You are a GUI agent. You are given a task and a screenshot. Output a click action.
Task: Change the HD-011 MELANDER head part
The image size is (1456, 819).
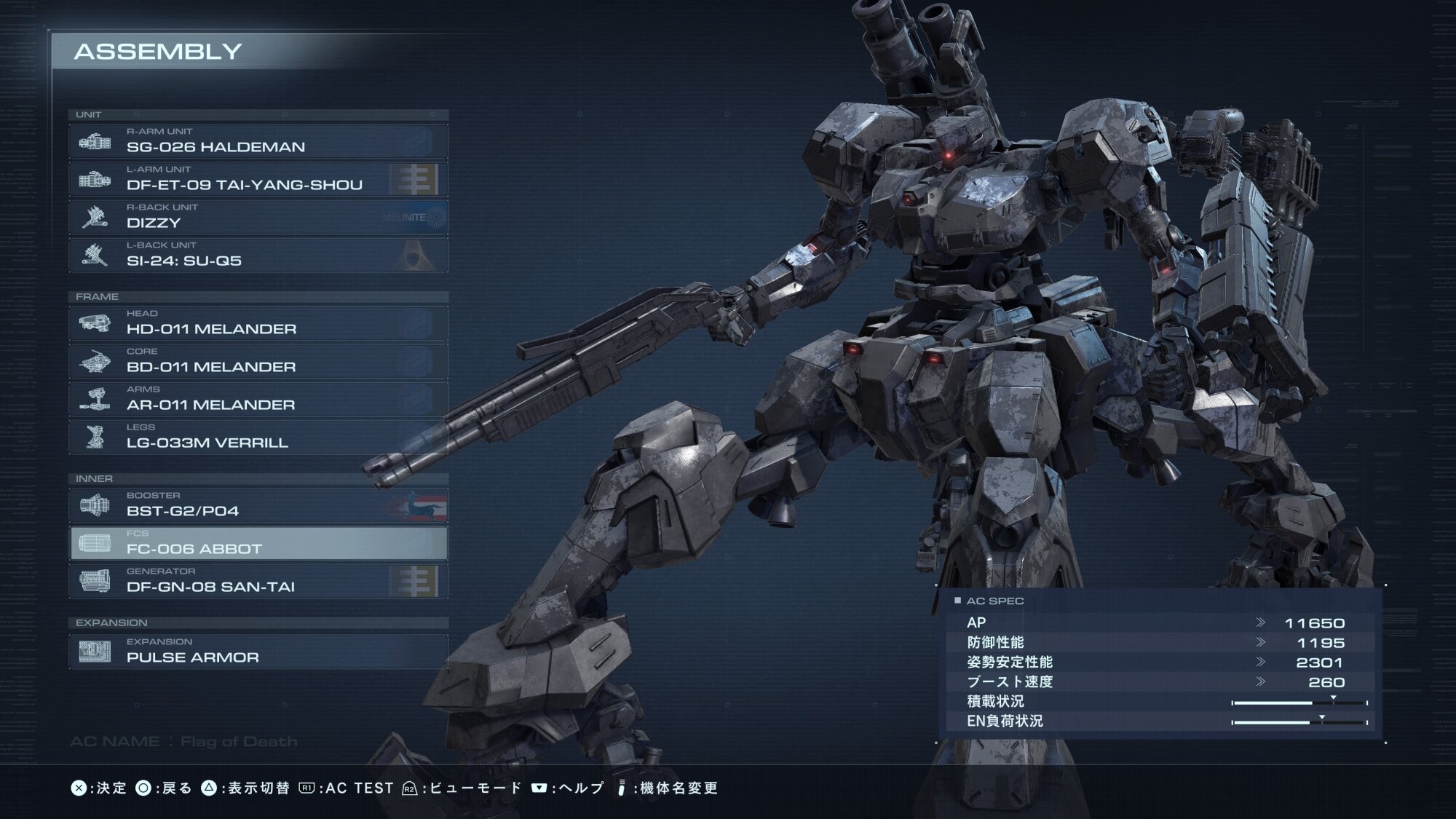(258, 323)
